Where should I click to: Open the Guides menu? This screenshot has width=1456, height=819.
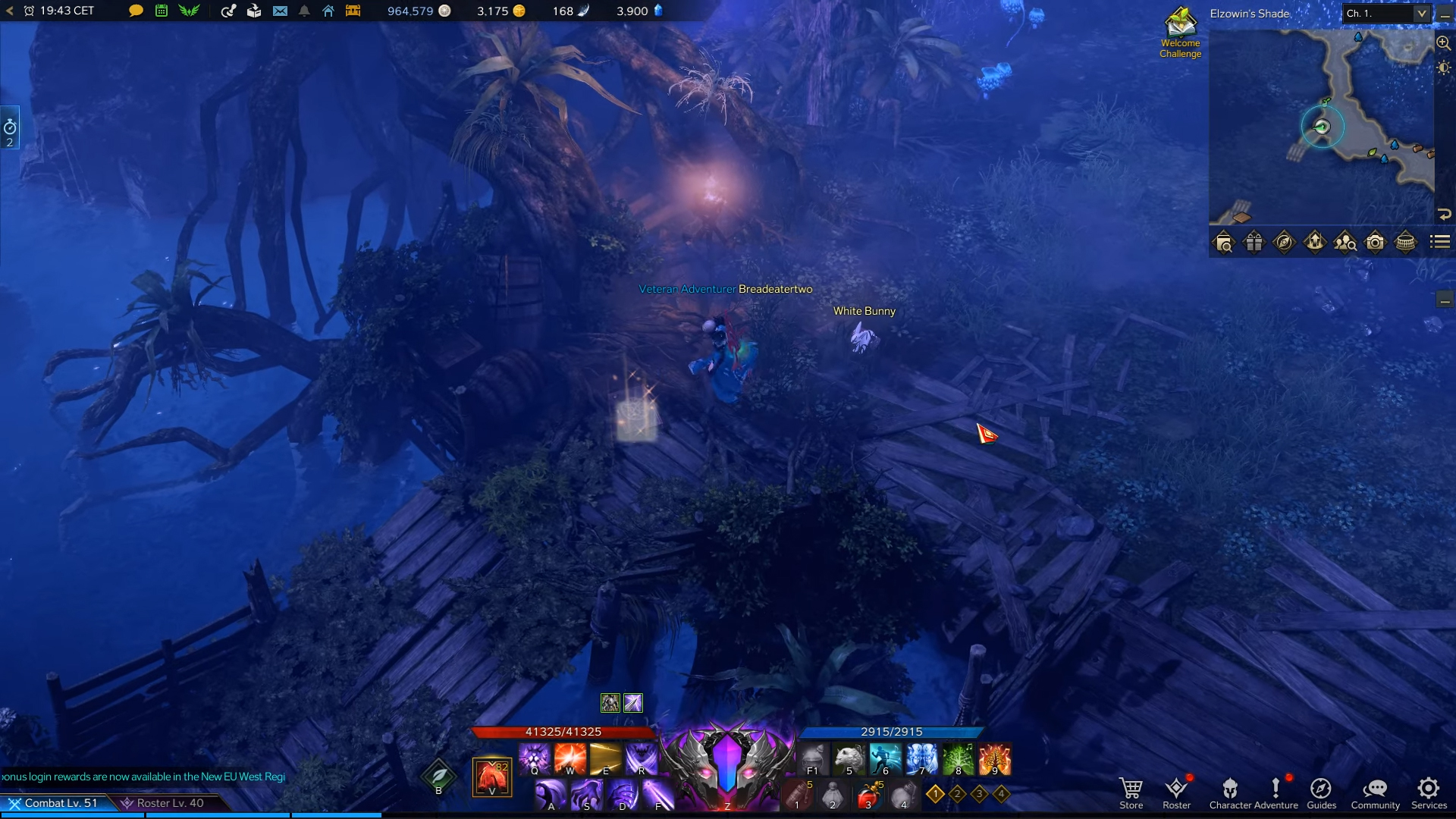(x=1321, y=792)
